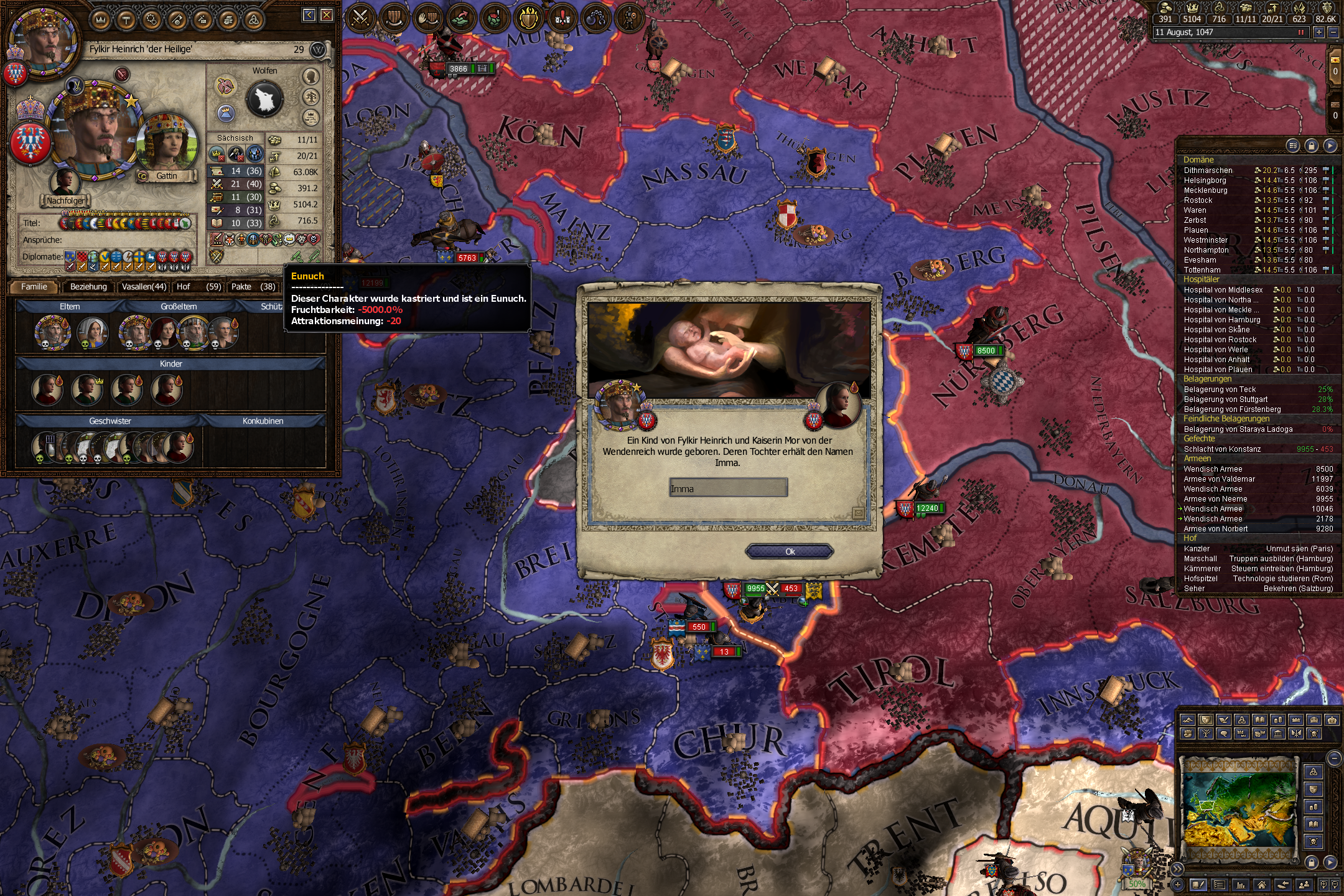Open the Titel (crown) screen icon
The image size is (1344, 896).
coord(100,18)
